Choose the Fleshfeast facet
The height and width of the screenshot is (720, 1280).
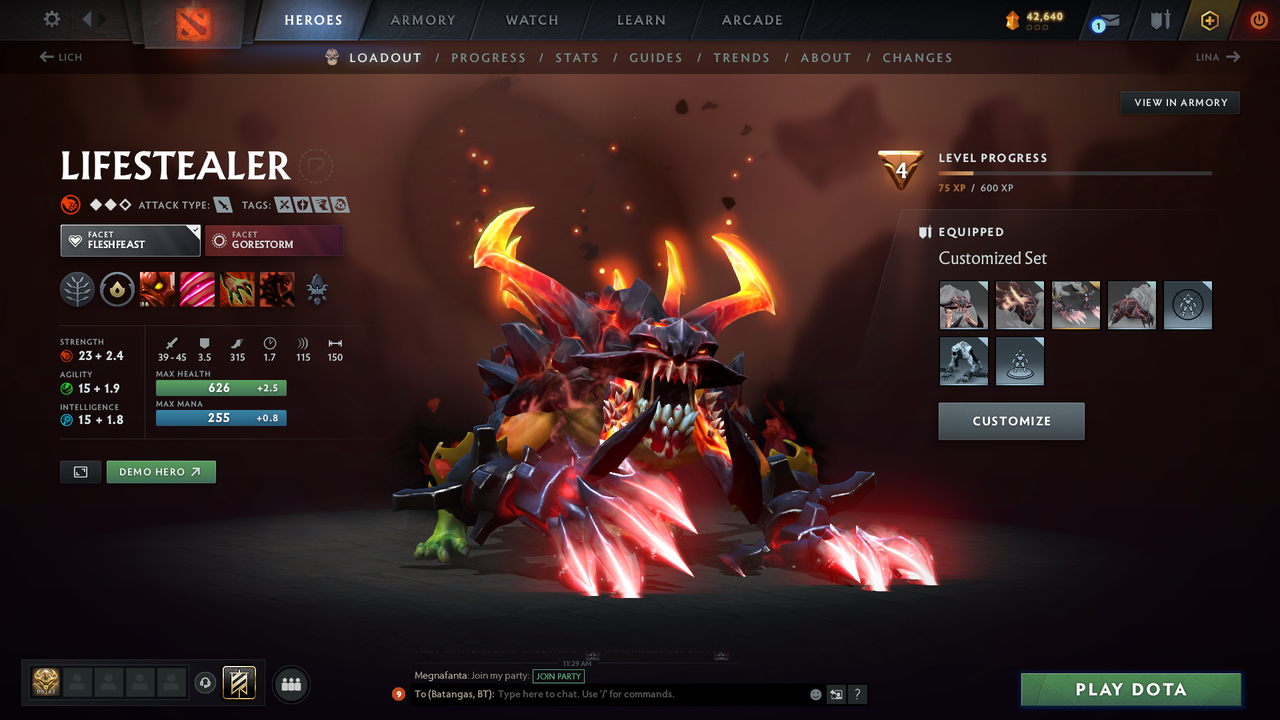(x=130, y=240)
